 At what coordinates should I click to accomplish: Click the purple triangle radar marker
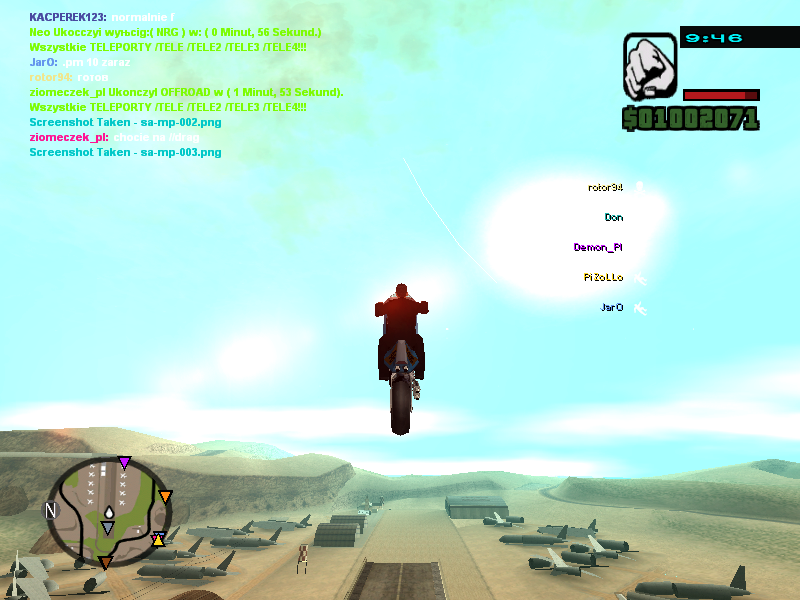click(x=124, y=462)
